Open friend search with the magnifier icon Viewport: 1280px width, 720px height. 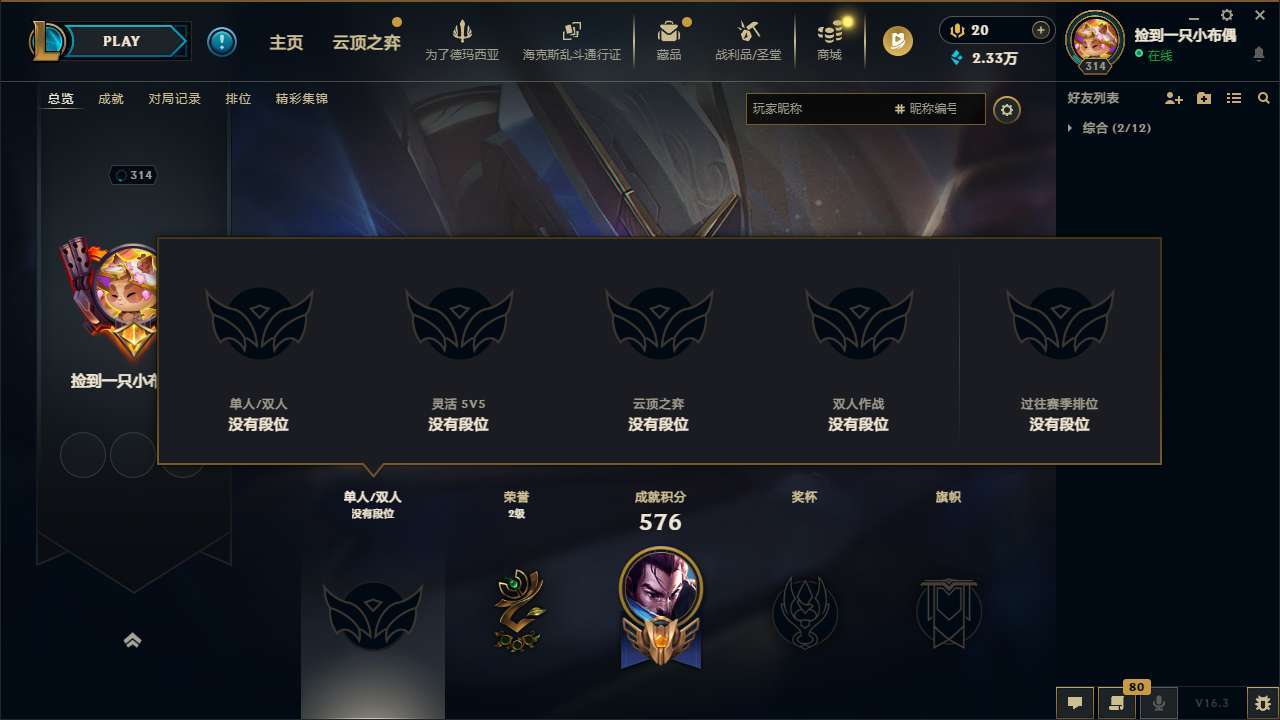point(1264,98)
